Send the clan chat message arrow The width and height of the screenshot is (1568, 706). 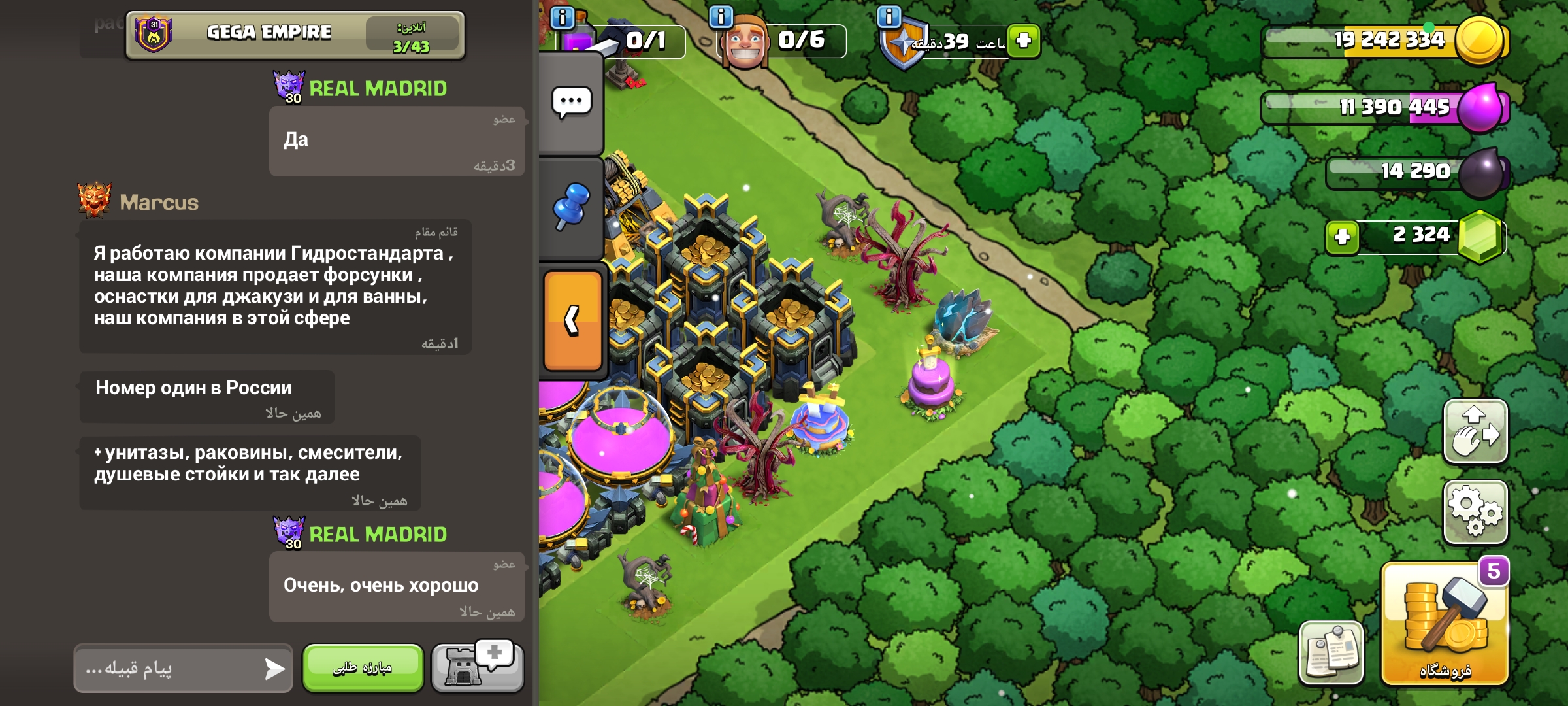coord(274,668)
